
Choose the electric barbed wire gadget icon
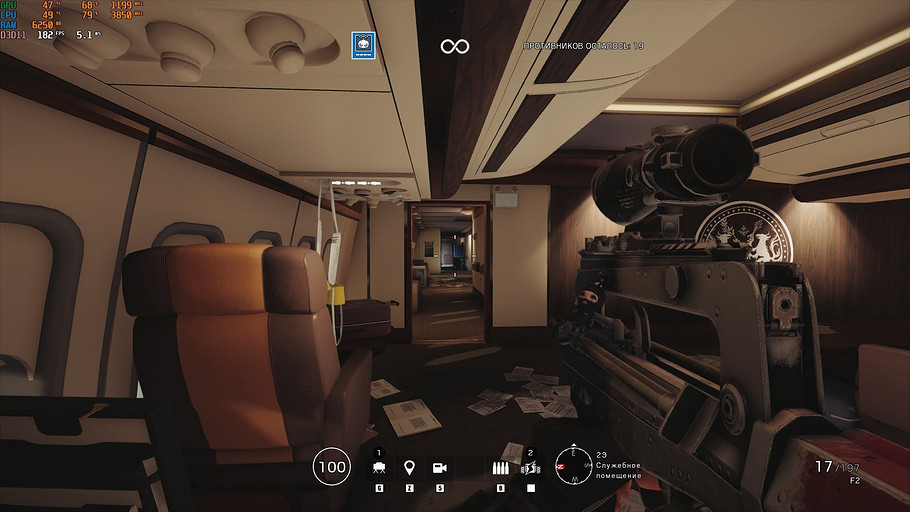(531, 467)
